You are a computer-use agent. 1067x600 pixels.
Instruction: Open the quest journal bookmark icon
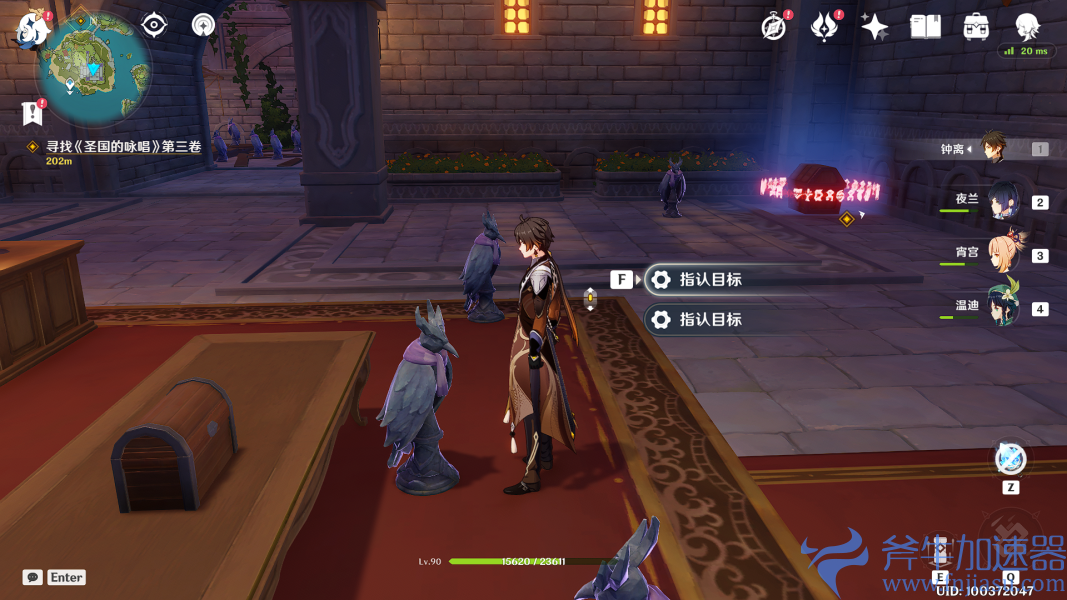33,113
